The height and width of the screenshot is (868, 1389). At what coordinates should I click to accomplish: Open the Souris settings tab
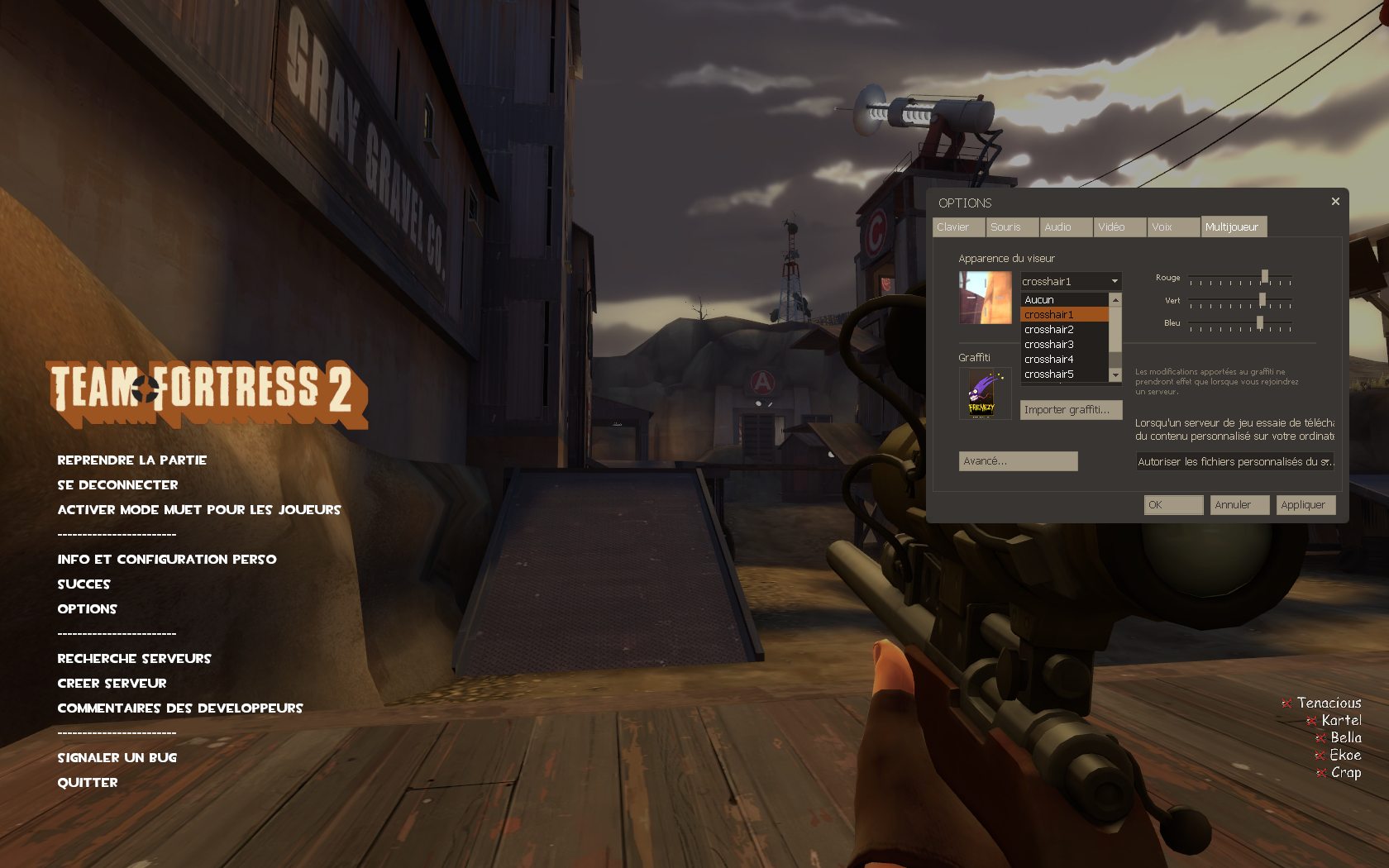[1011, 227]
